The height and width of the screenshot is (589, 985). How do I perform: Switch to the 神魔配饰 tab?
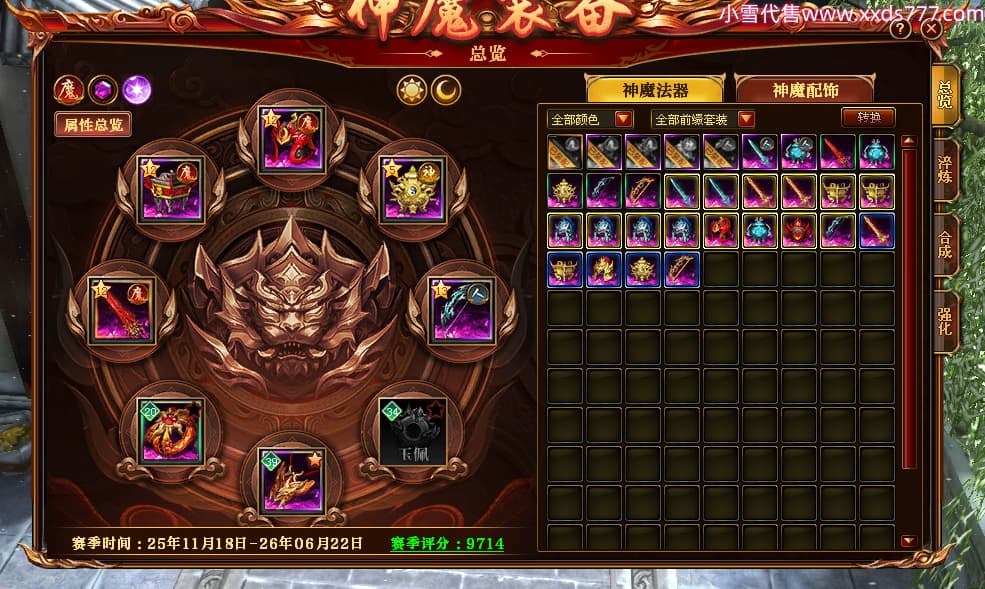(804, 90)
